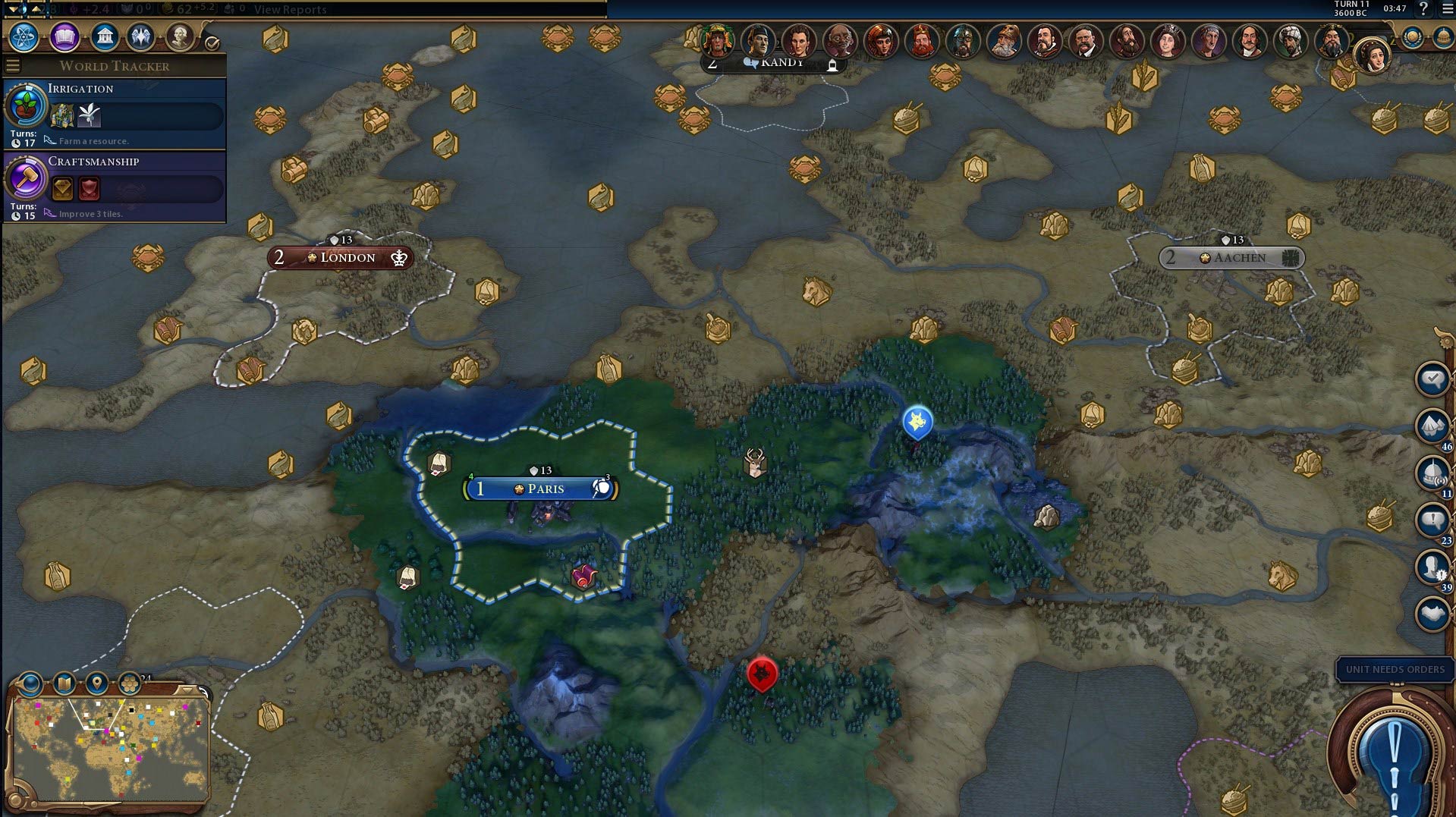Open the Great People screen (bust icon)
This screenshot has width=1456, height=817.
(180, 36)
